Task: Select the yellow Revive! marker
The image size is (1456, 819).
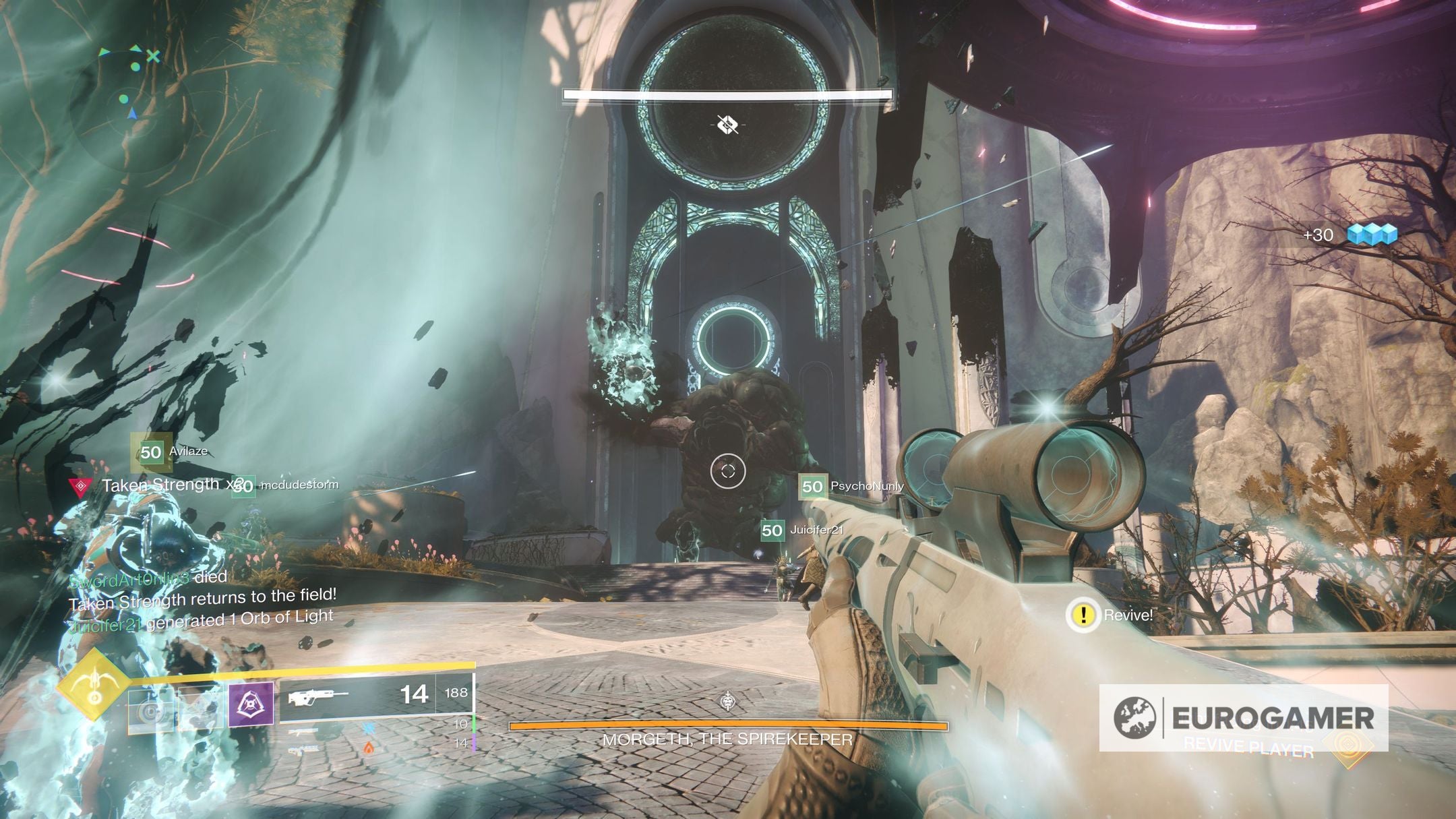Action: click(x=1083, y=615)
